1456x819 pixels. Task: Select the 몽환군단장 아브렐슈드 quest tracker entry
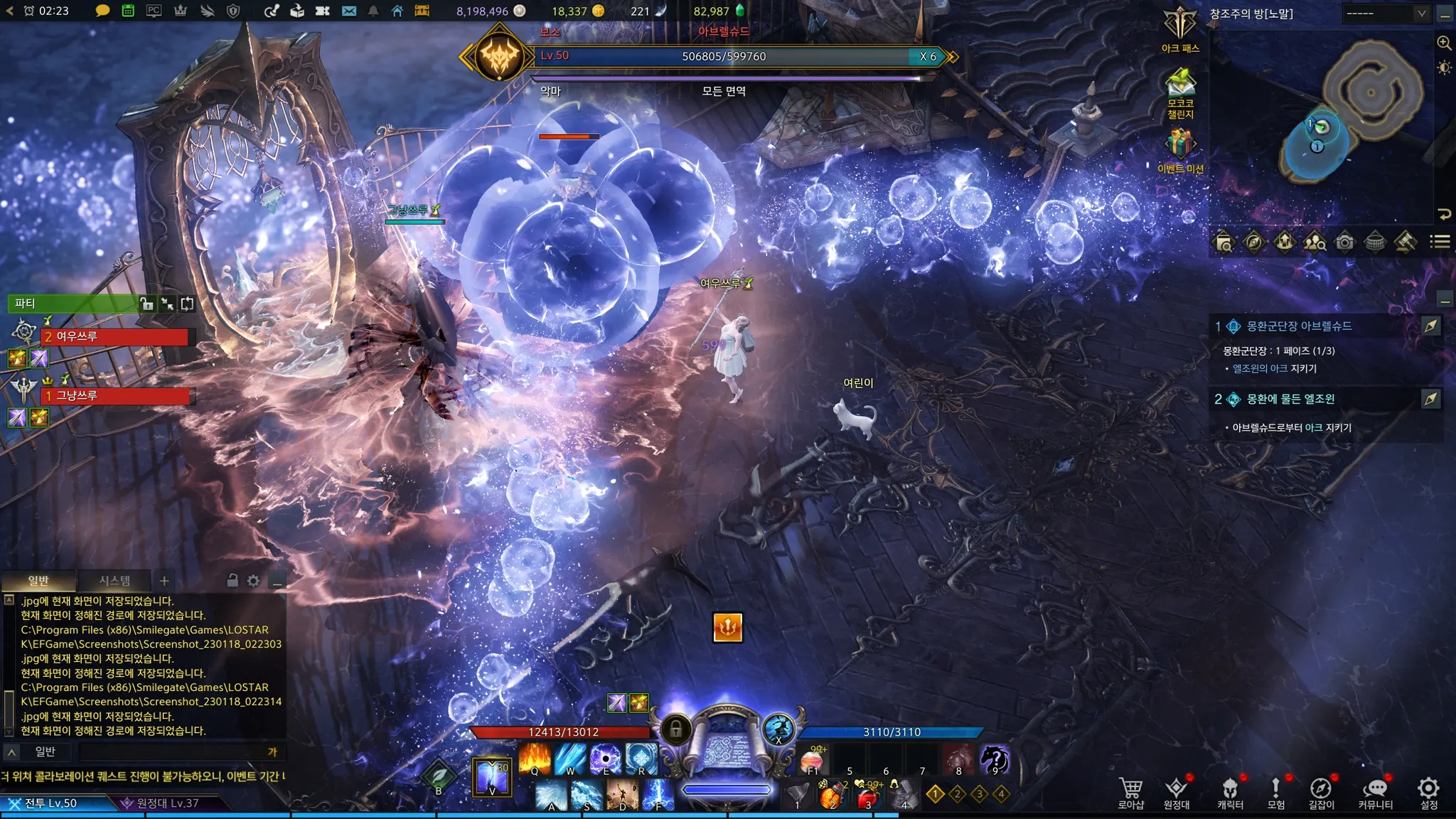coord(1299,326)
